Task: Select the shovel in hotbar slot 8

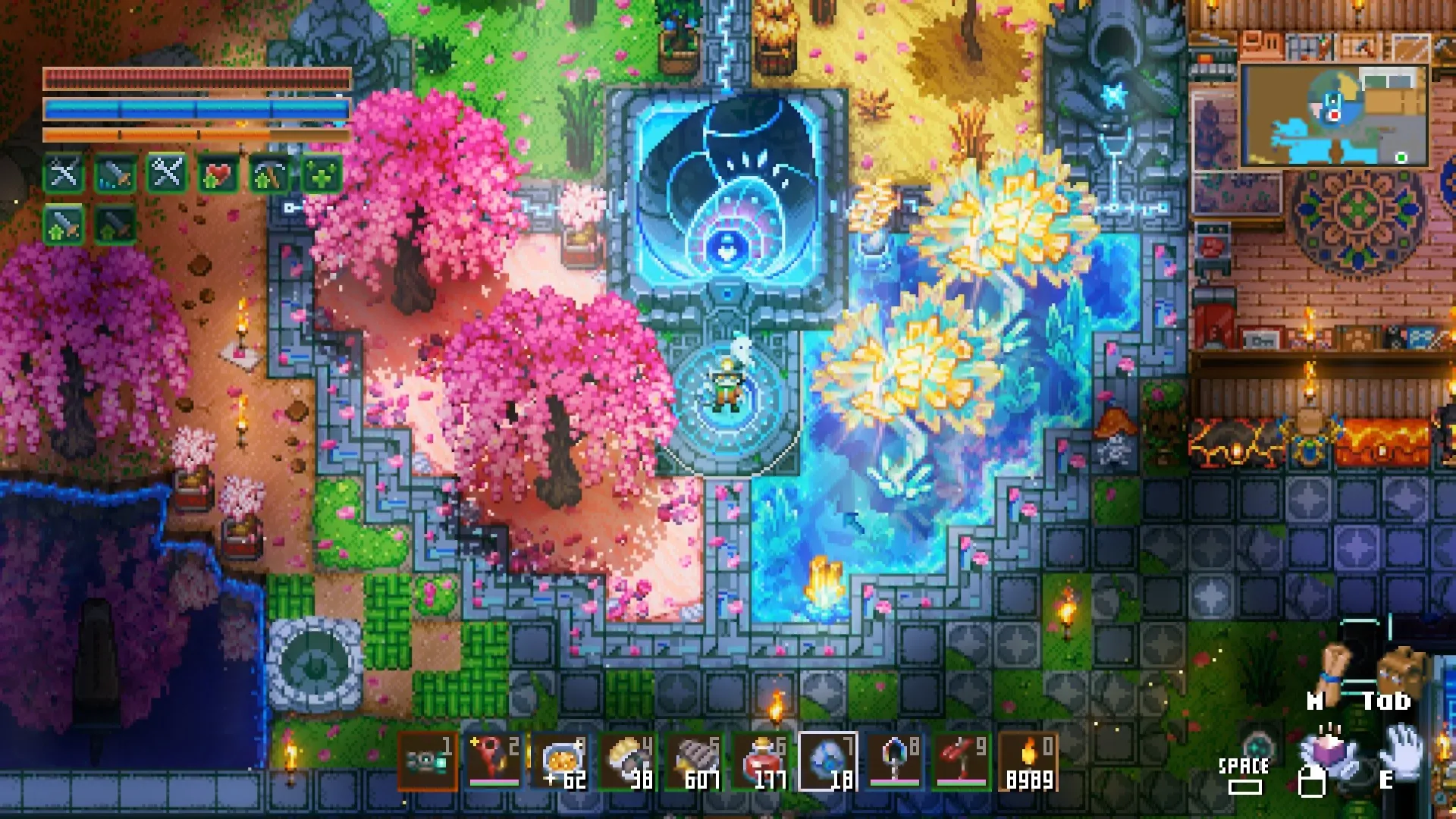Action: click(895, 762)
